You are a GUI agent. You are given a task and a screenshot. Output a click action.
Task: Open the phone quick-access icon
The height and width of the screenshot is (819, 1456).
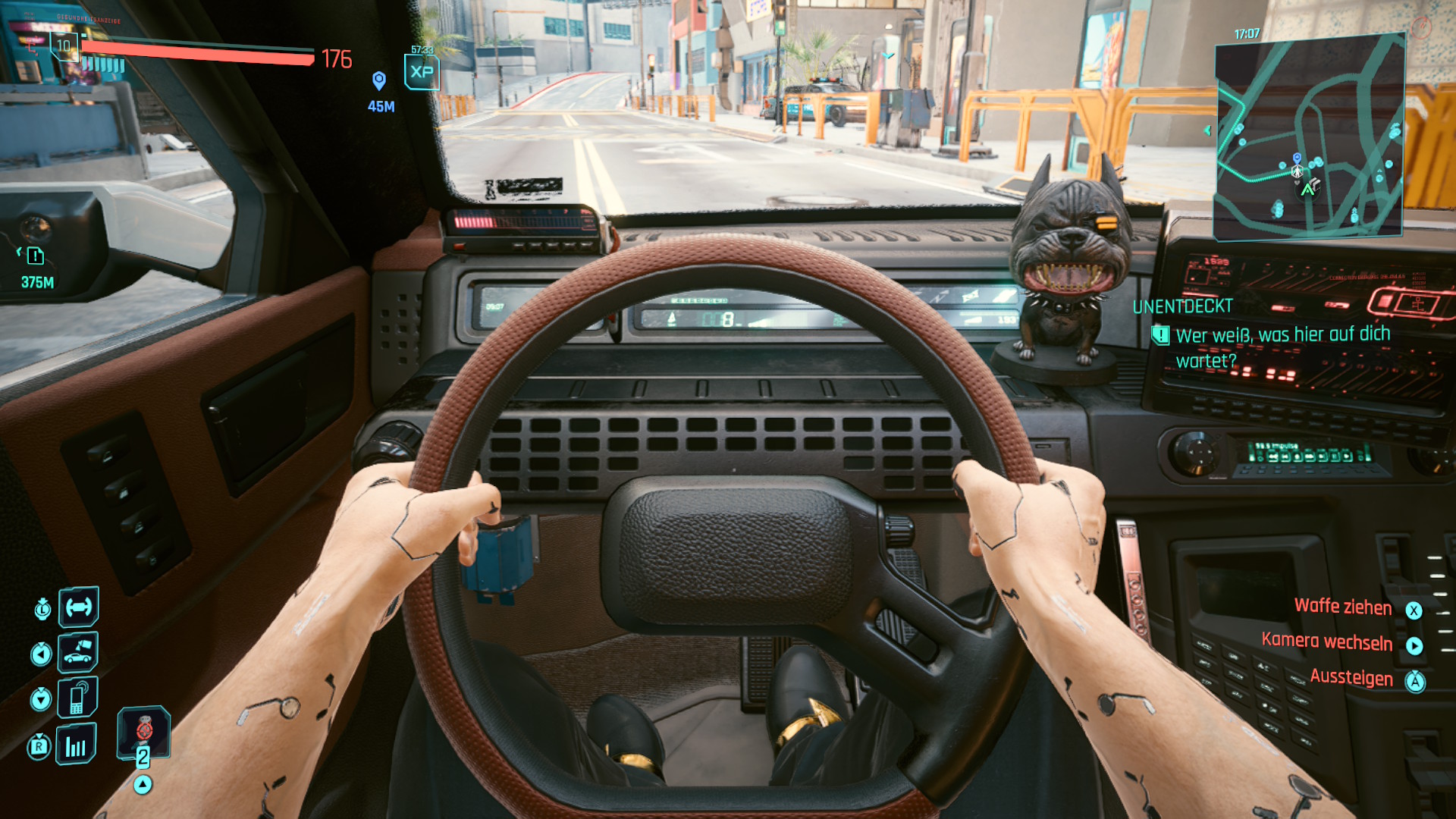78,698
